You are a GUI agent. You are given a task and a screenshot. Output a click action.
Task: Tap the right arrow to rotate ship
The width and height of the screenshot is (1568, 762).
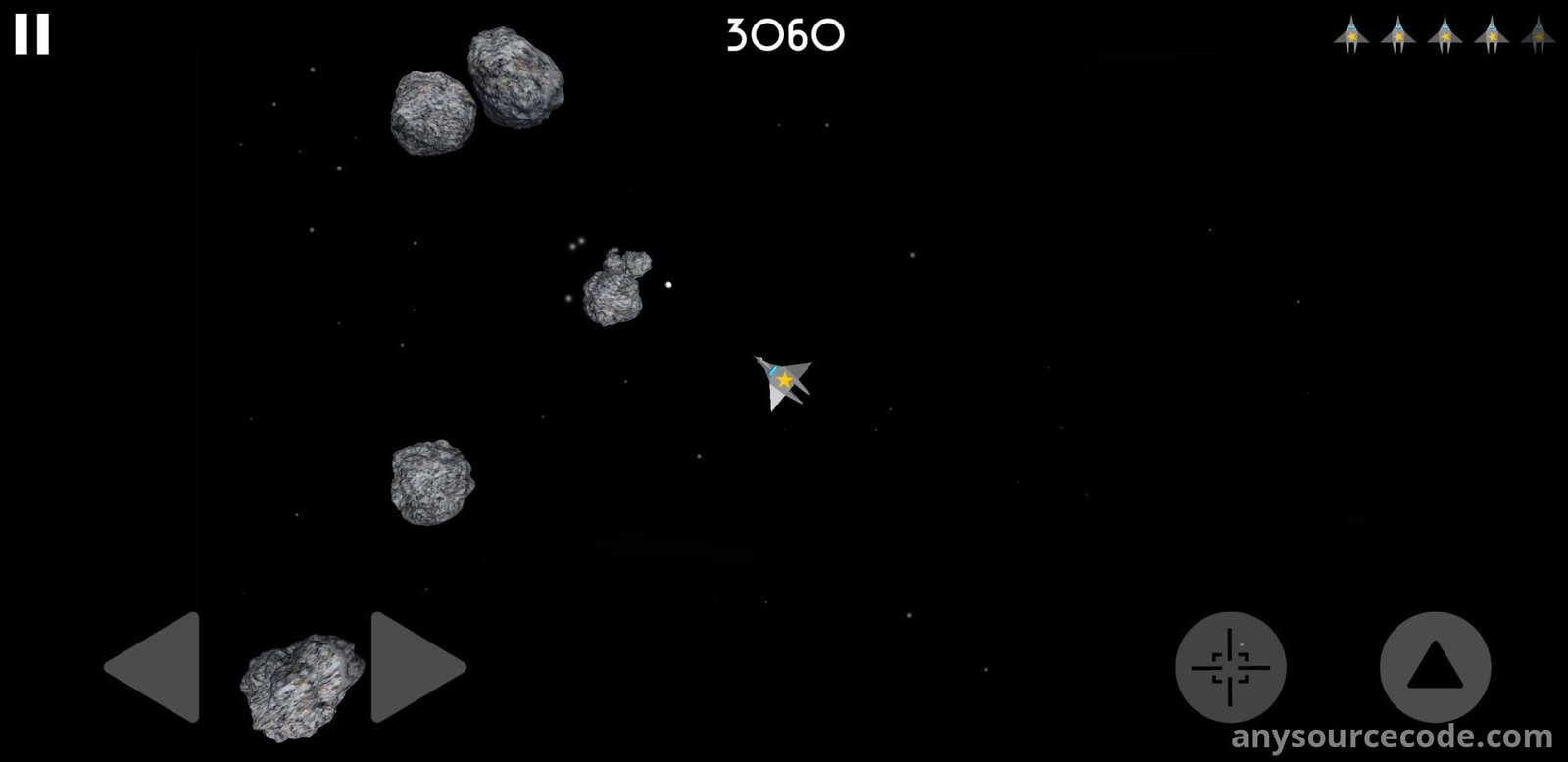[414, 667]
